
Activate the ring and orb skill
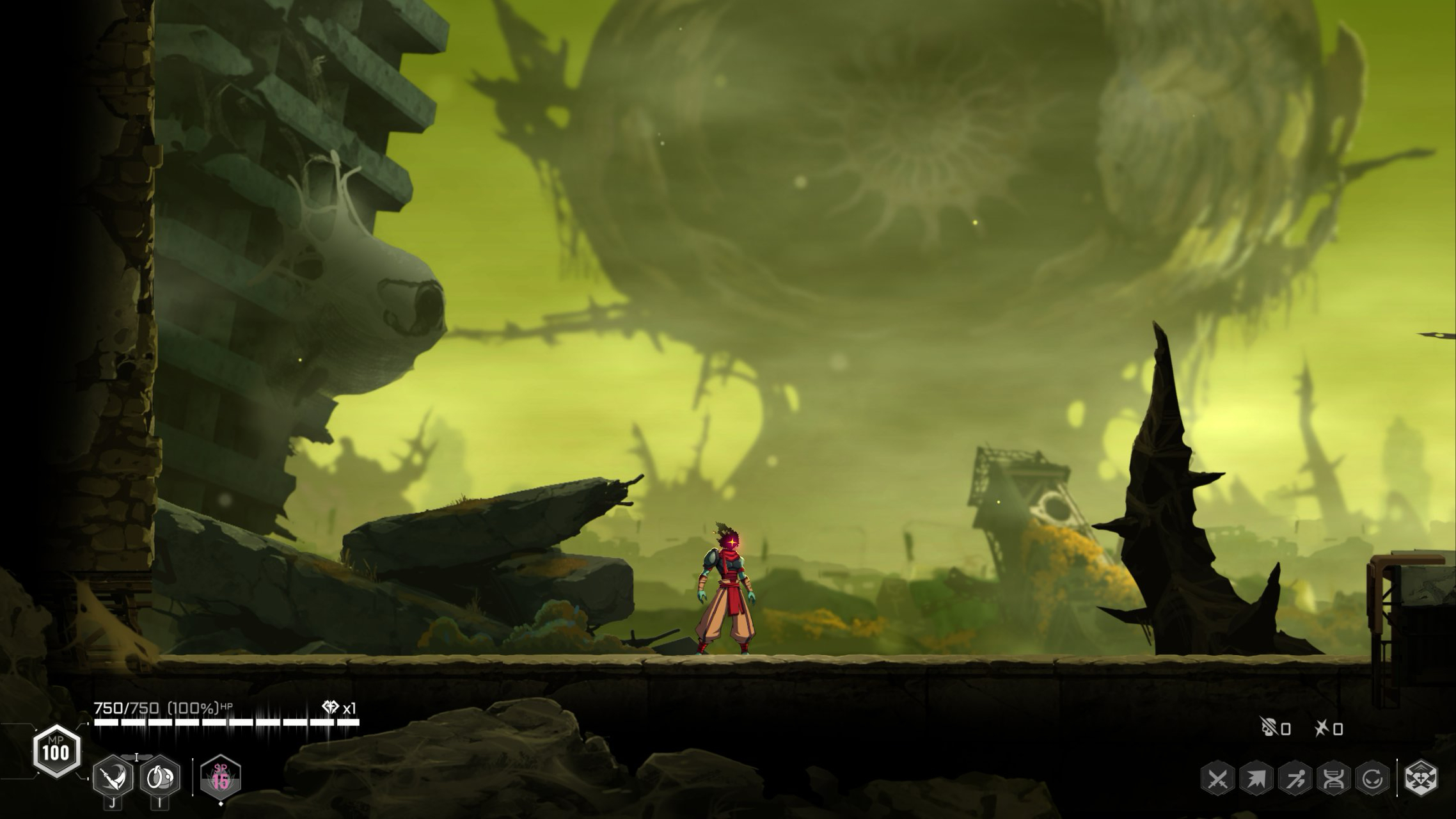coord(159,777)
